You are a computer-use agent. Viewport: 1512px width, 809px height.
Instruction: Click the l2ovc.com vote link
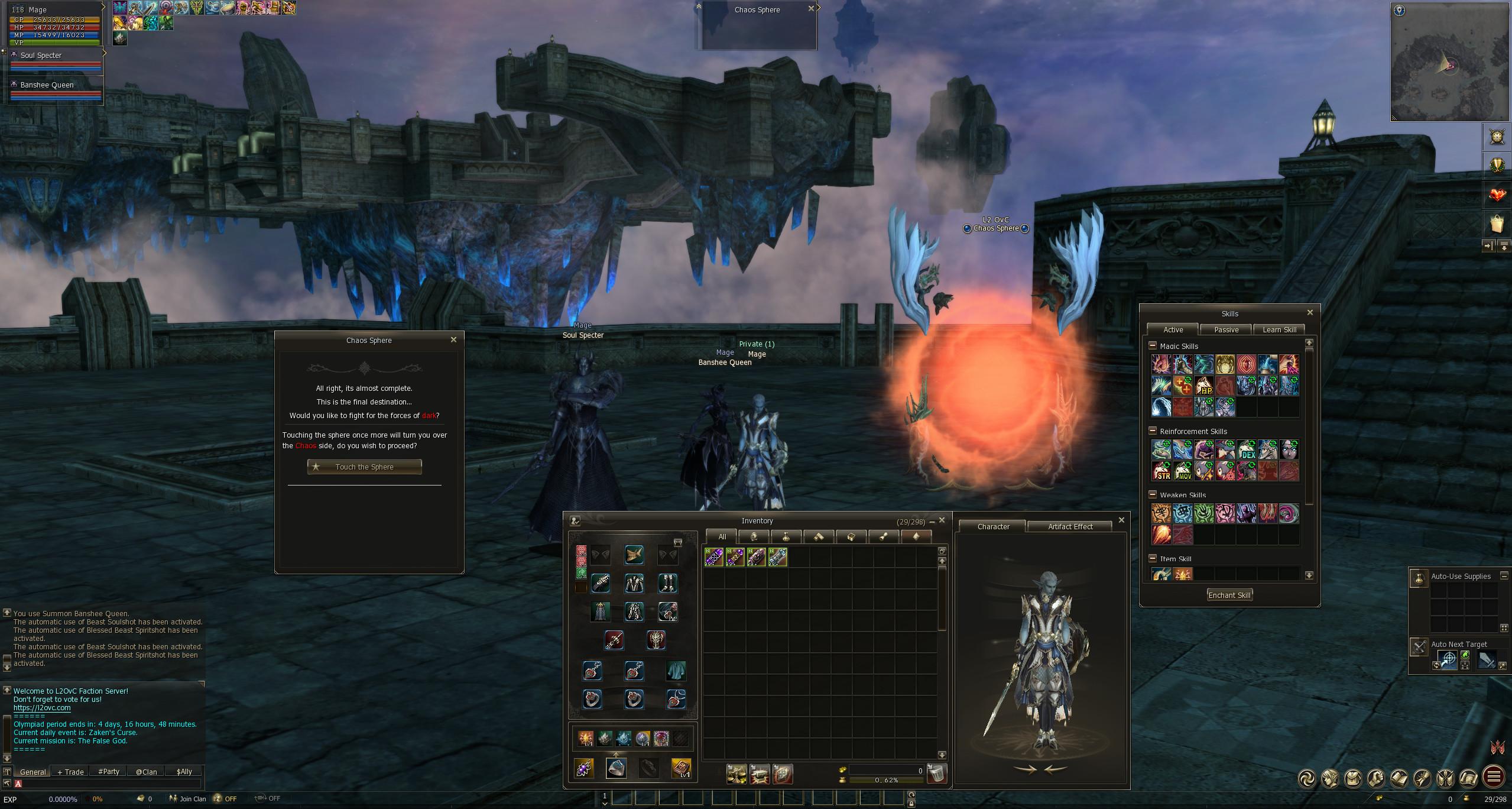pyautogui.click(x=42, y=708)
